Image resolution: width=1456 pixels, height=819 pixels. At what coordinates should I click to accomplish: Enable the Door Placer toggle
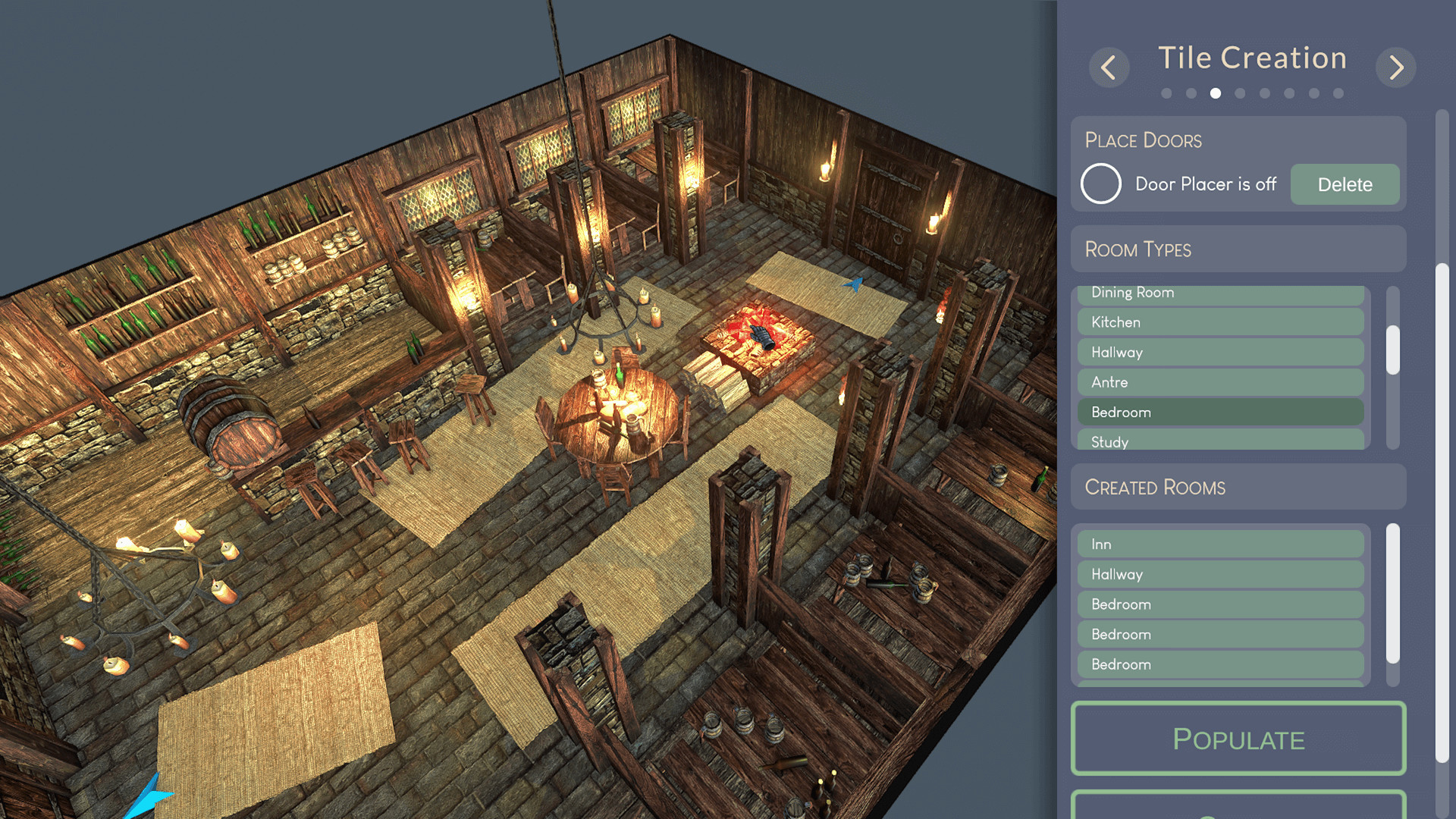point(1100,184)
